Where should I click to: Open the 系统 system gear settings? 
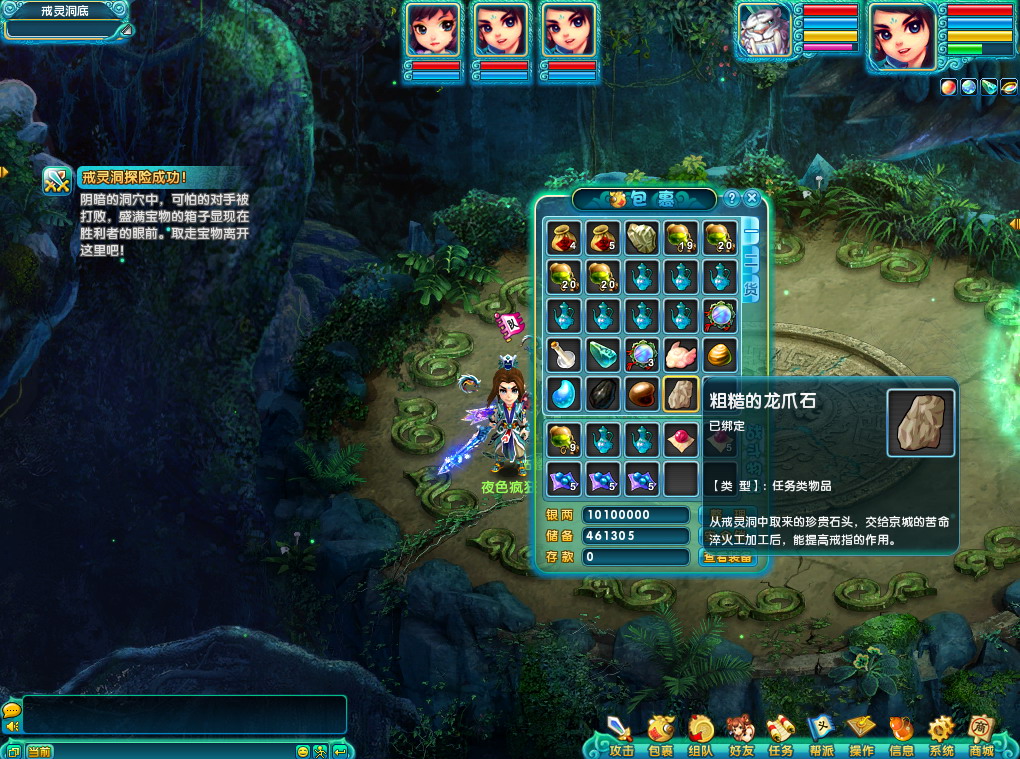click(941, 736)
